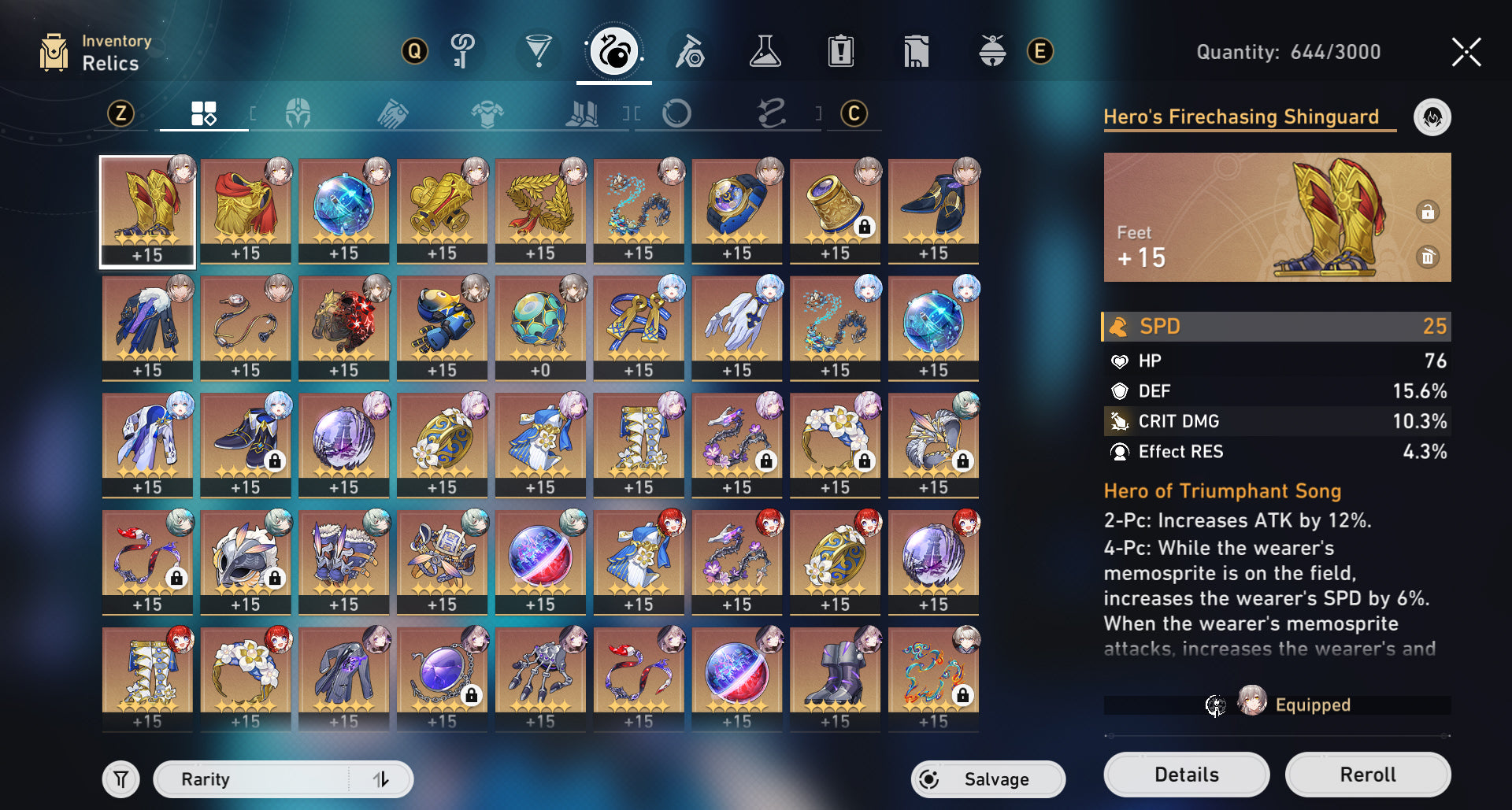Switch to the flask consumables inventory tab
Image resolution: width=1512 pixels, height=810 pixels.
click(x=765, y=52)
